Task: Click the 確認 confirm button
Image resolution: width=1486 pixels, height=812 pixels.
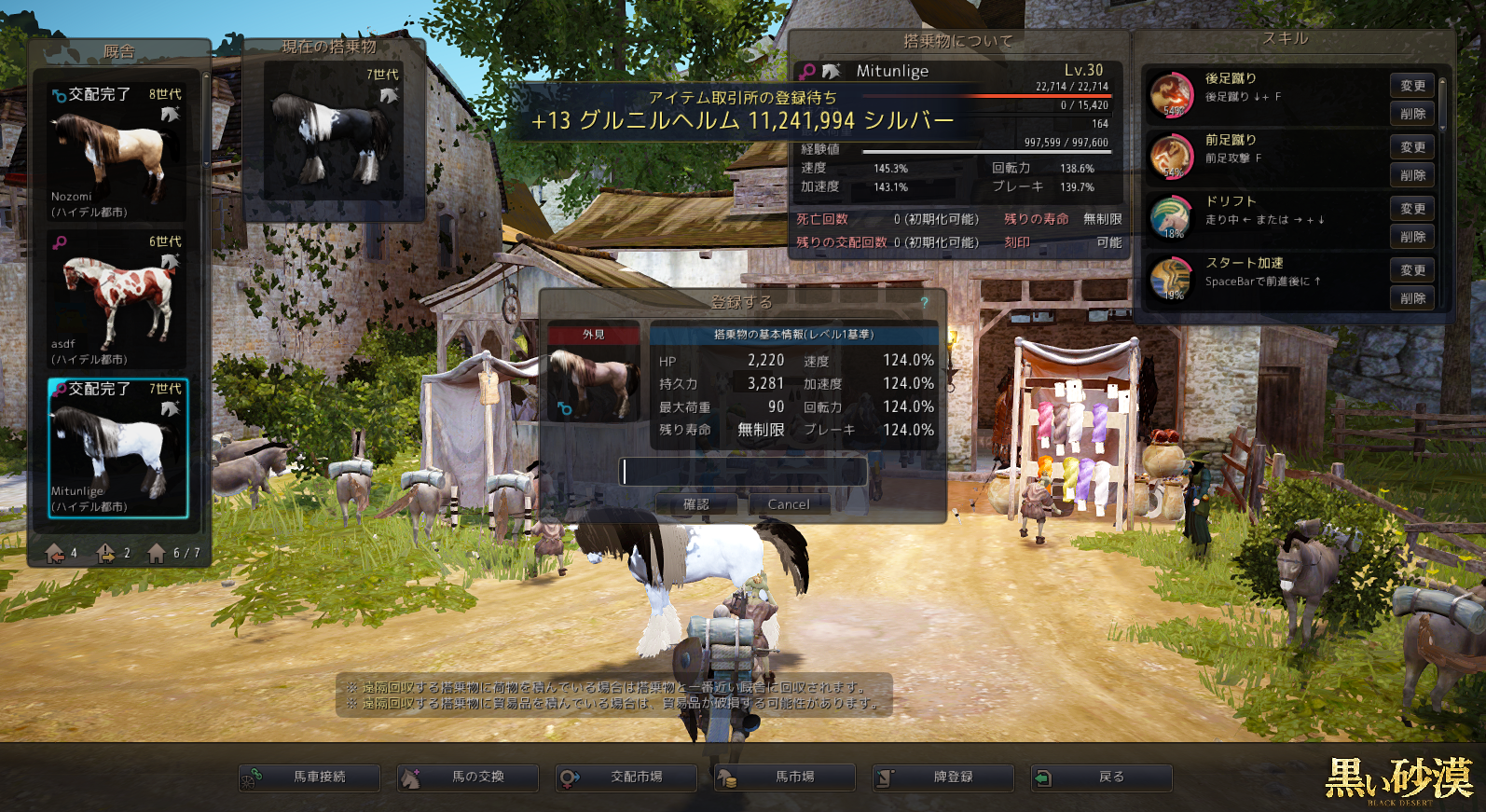Action: pyautogui.click(x=696, y=504)
